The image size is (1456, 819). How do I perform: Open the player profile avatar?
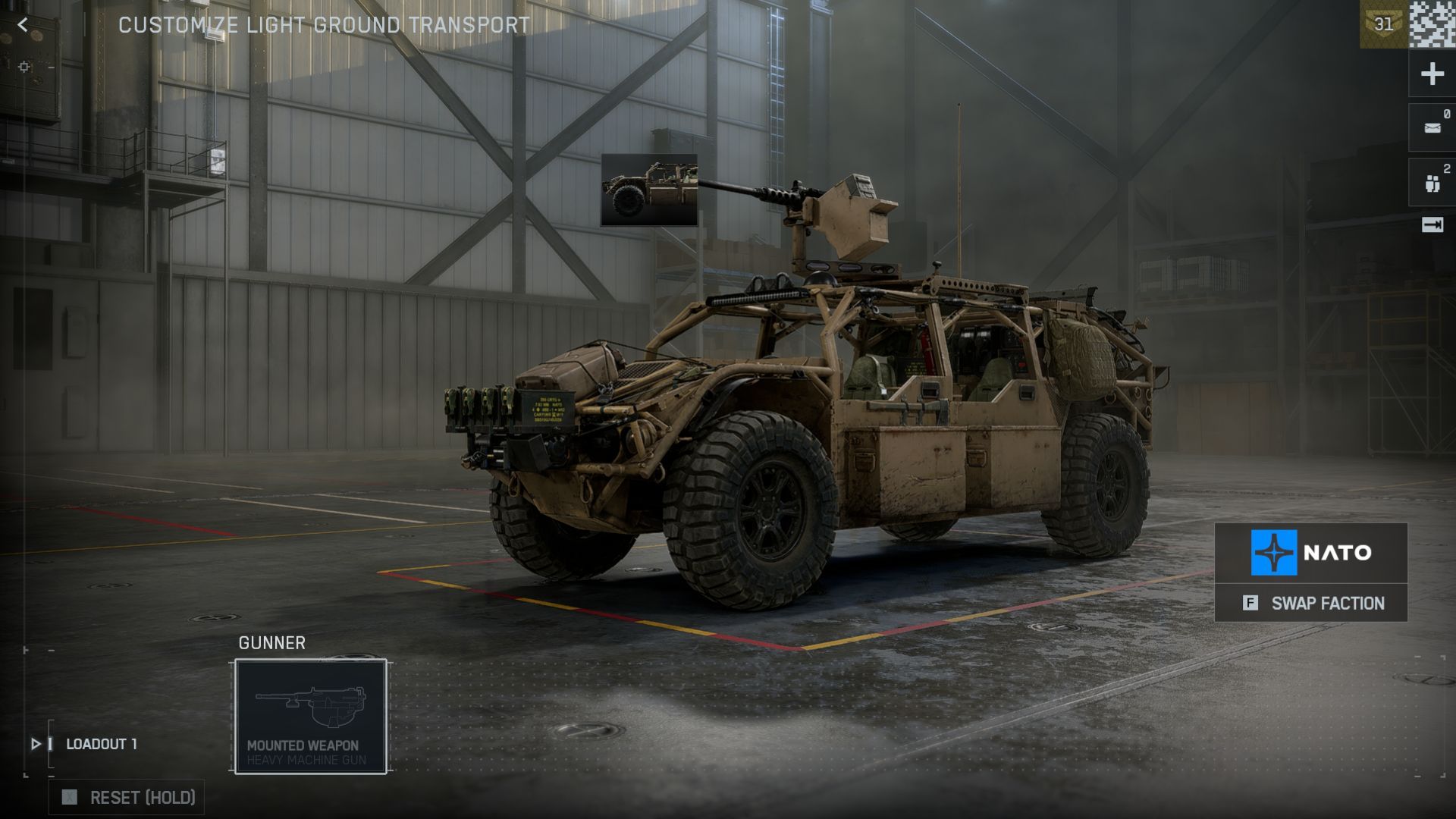click(1432, 24)
